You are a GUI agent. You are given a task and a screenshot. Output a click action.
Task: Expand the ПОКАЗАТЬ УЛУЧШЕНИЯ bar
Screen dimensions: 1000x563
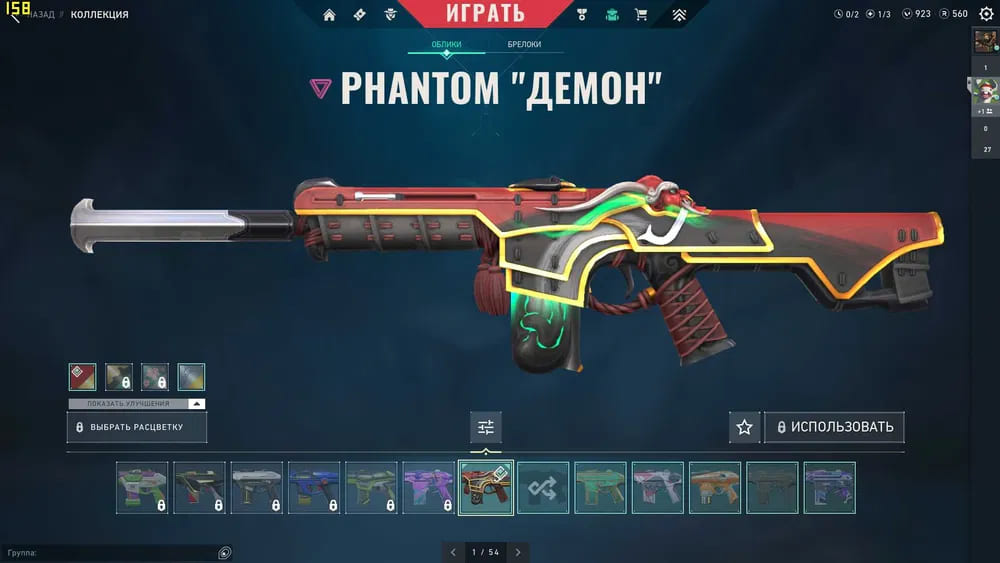137,404
